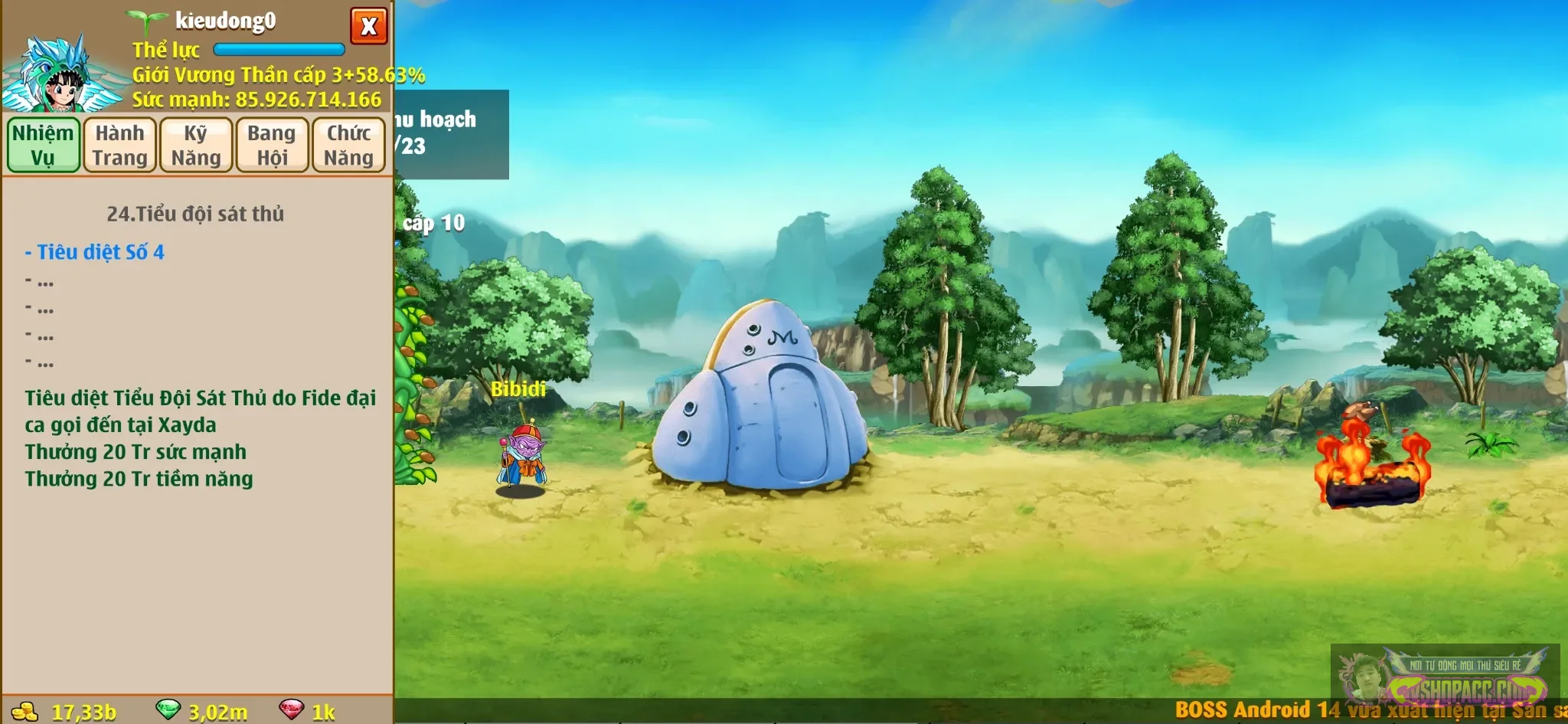Switch to the Nhiệm Vụ tab
Image resolution: width=1568 pixels, height=724 pixels.
coord(44,145)
